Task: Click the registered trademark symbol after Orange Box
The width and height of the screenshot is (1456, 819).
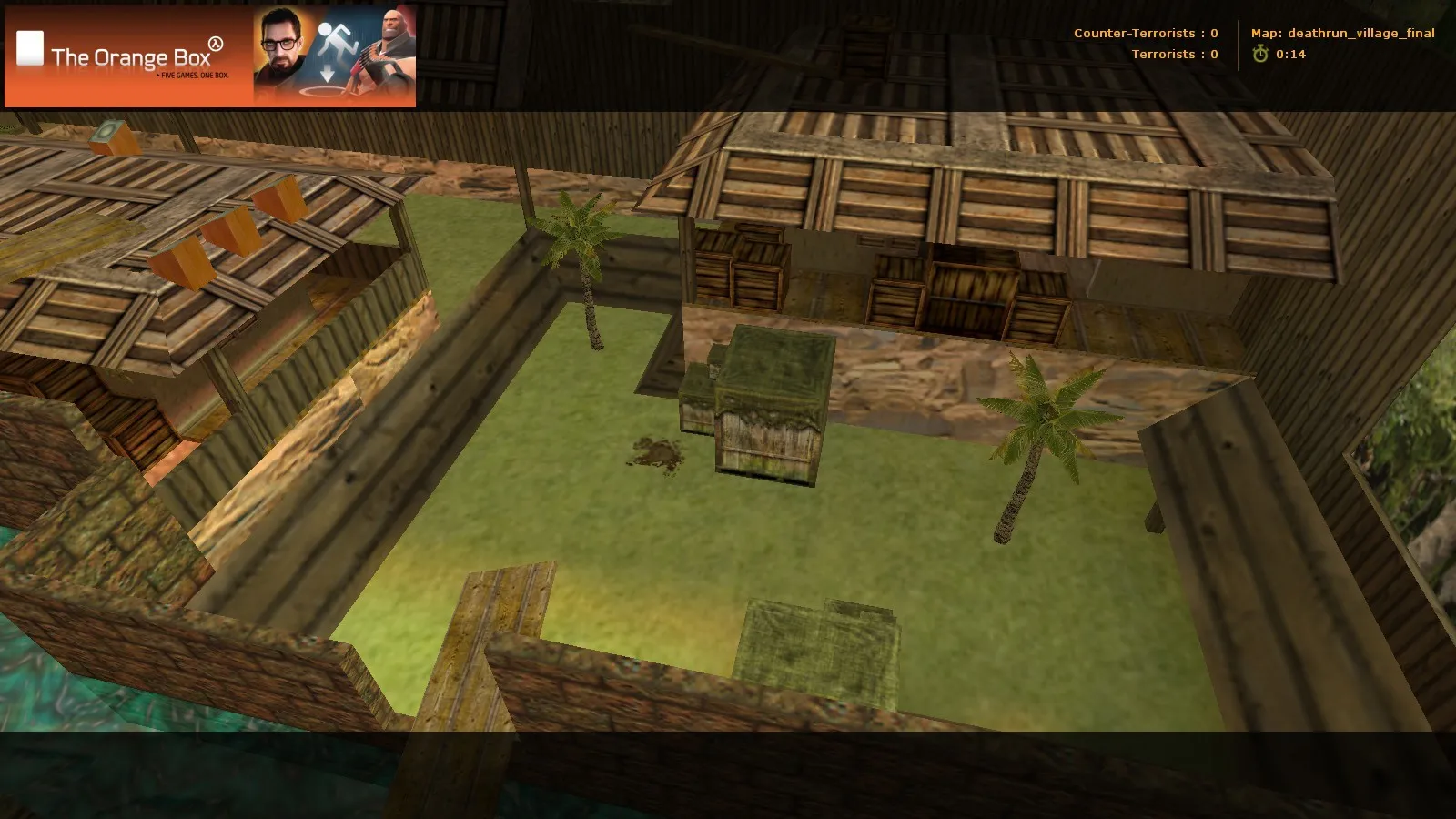Action: click(217, 45)
